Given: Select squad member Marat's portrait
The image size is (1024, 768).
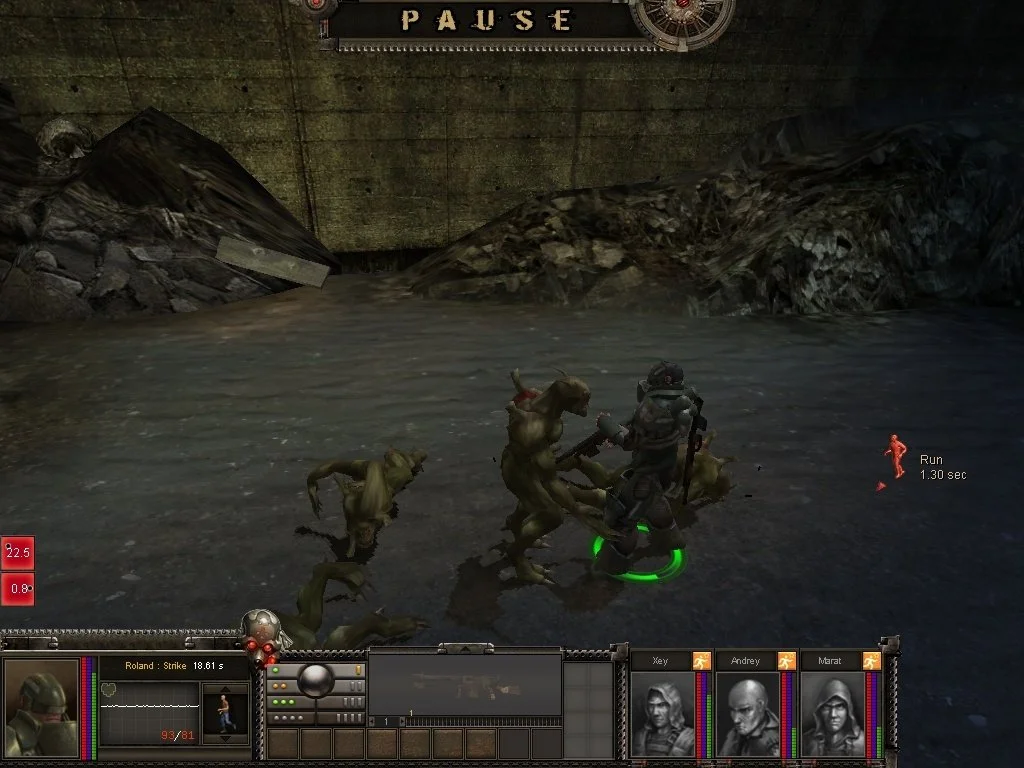Looking at the screenshot, I should pyautogui.click(x=832, y=713).
